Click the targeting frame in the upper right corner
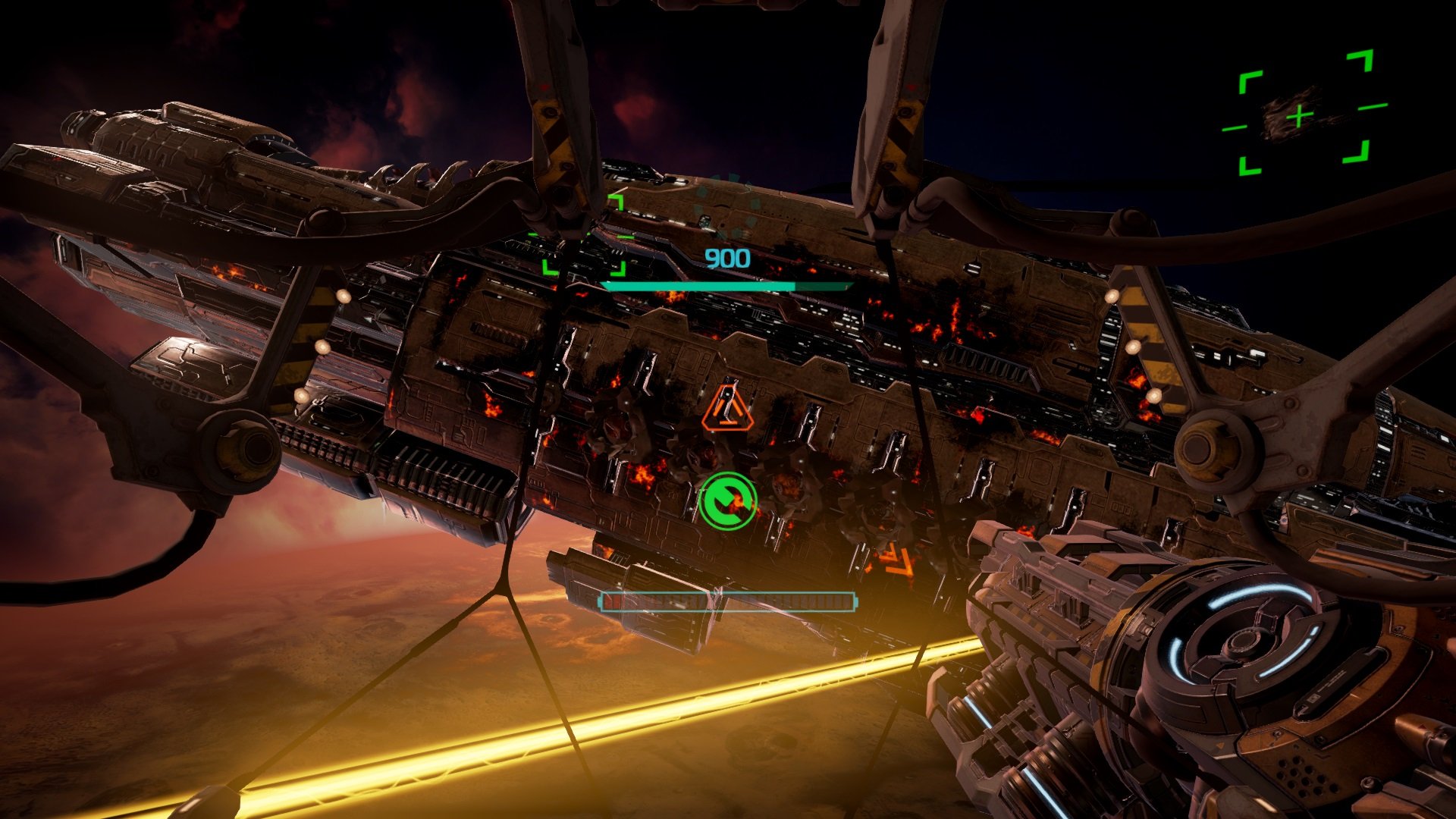1456x819 pixels. 1298,115
